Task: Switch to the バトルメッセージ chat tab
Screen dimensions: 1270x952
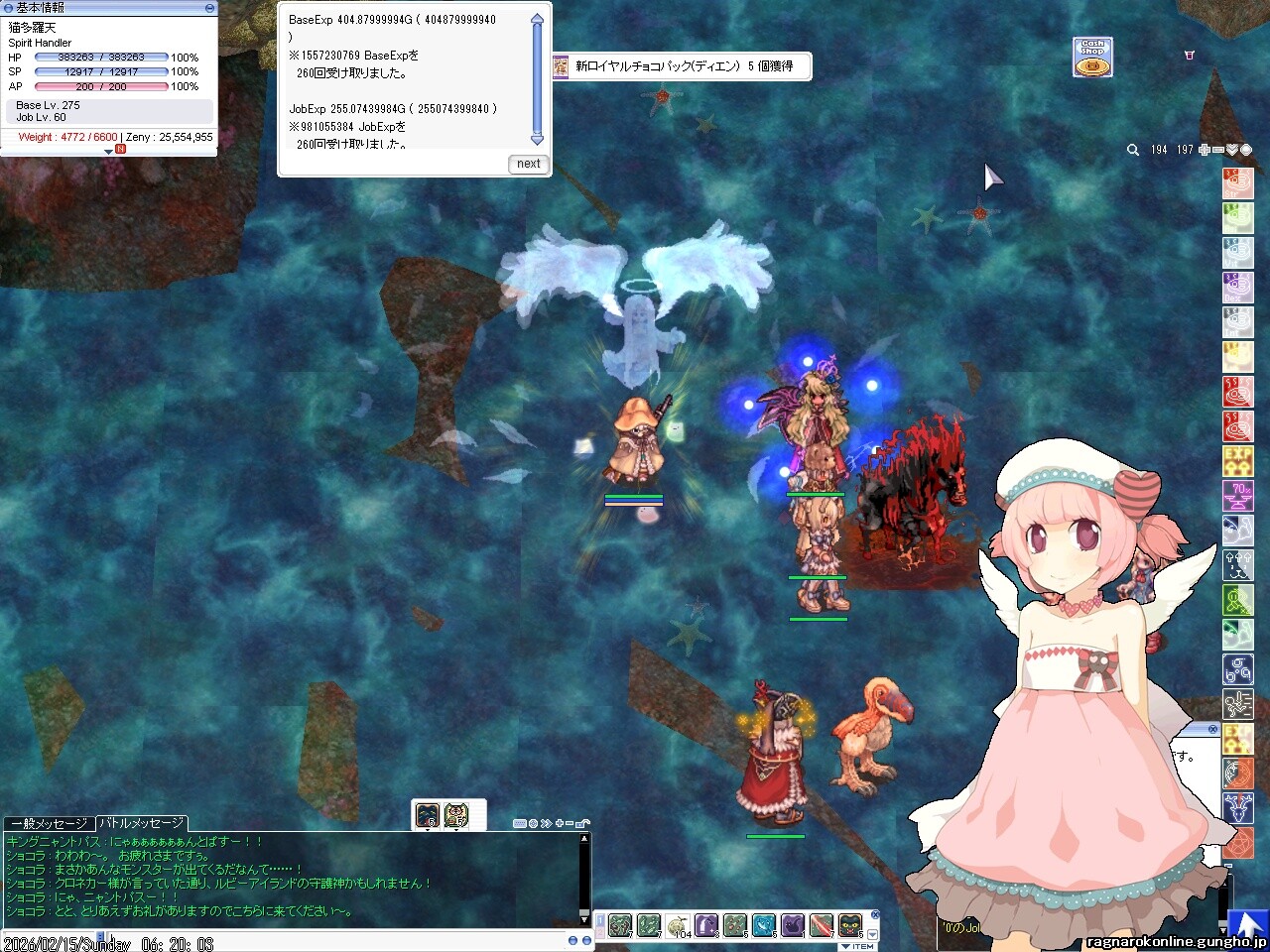Action: [141, 823]
